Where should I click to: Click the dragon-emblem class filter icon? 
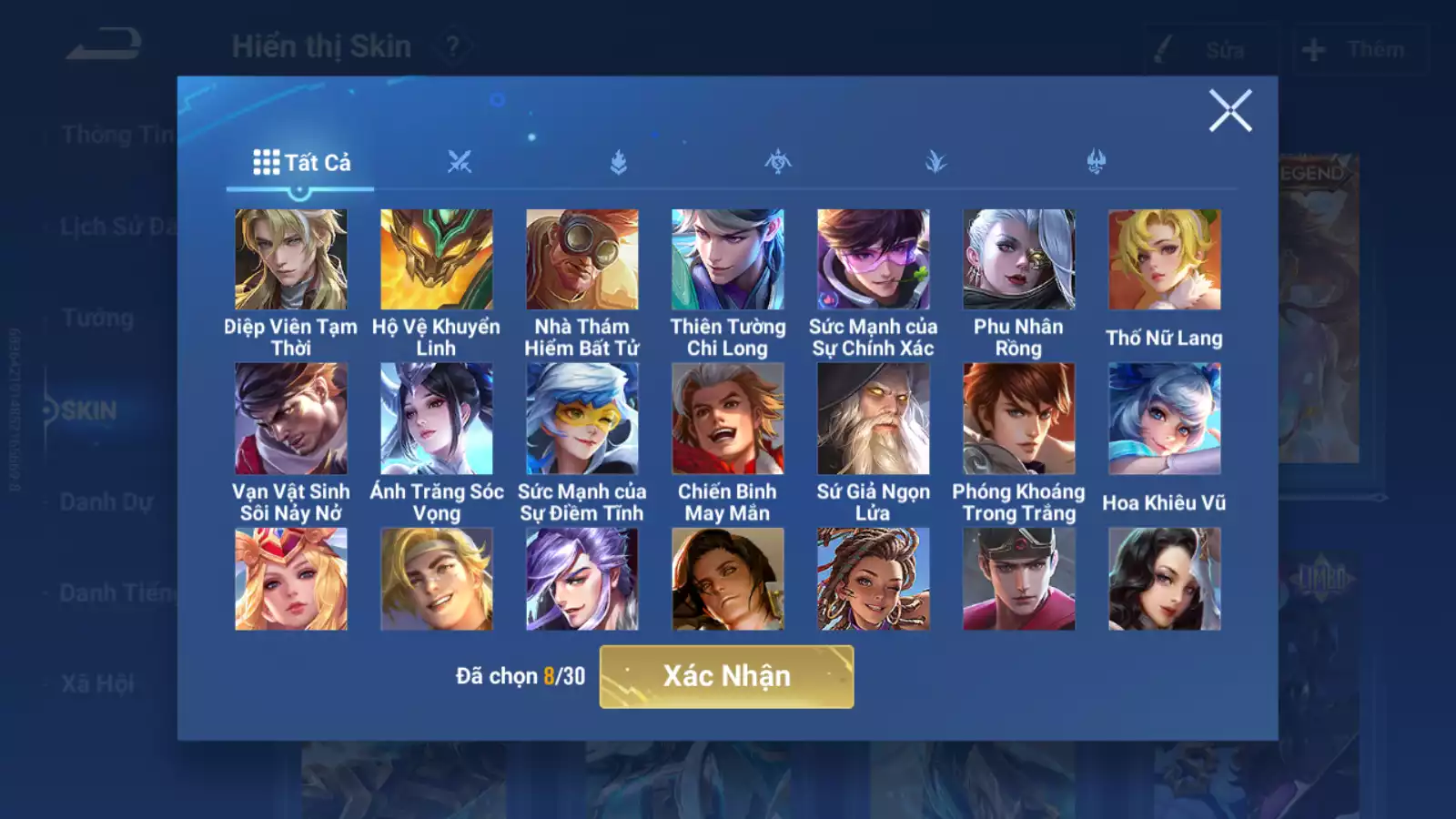click(777, 162)
